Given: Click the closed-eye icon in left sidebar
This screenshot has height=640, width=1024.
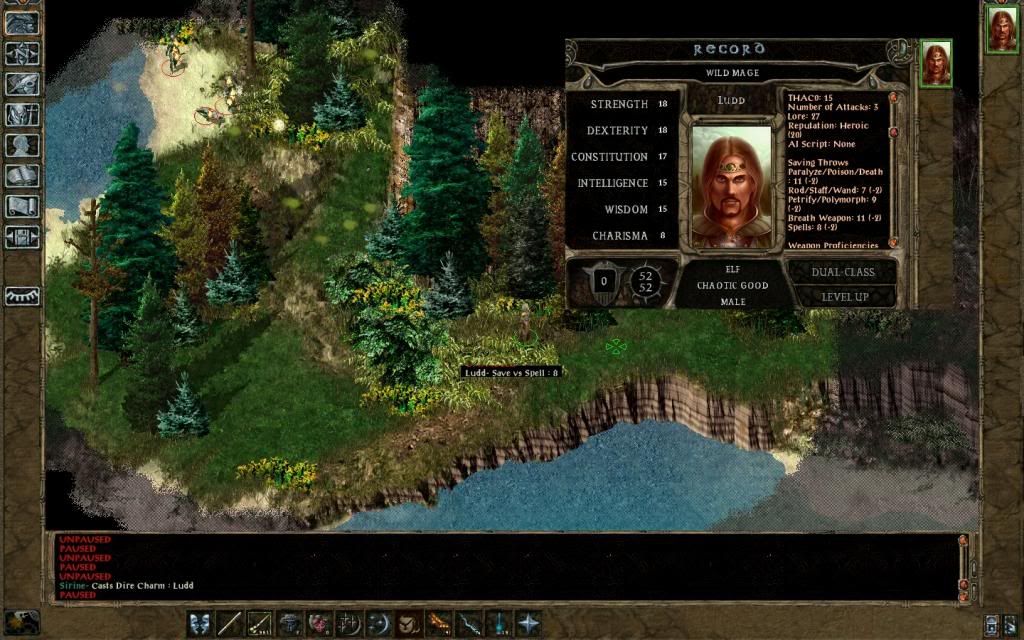Looking at the screenshot, I should point(22,296).
